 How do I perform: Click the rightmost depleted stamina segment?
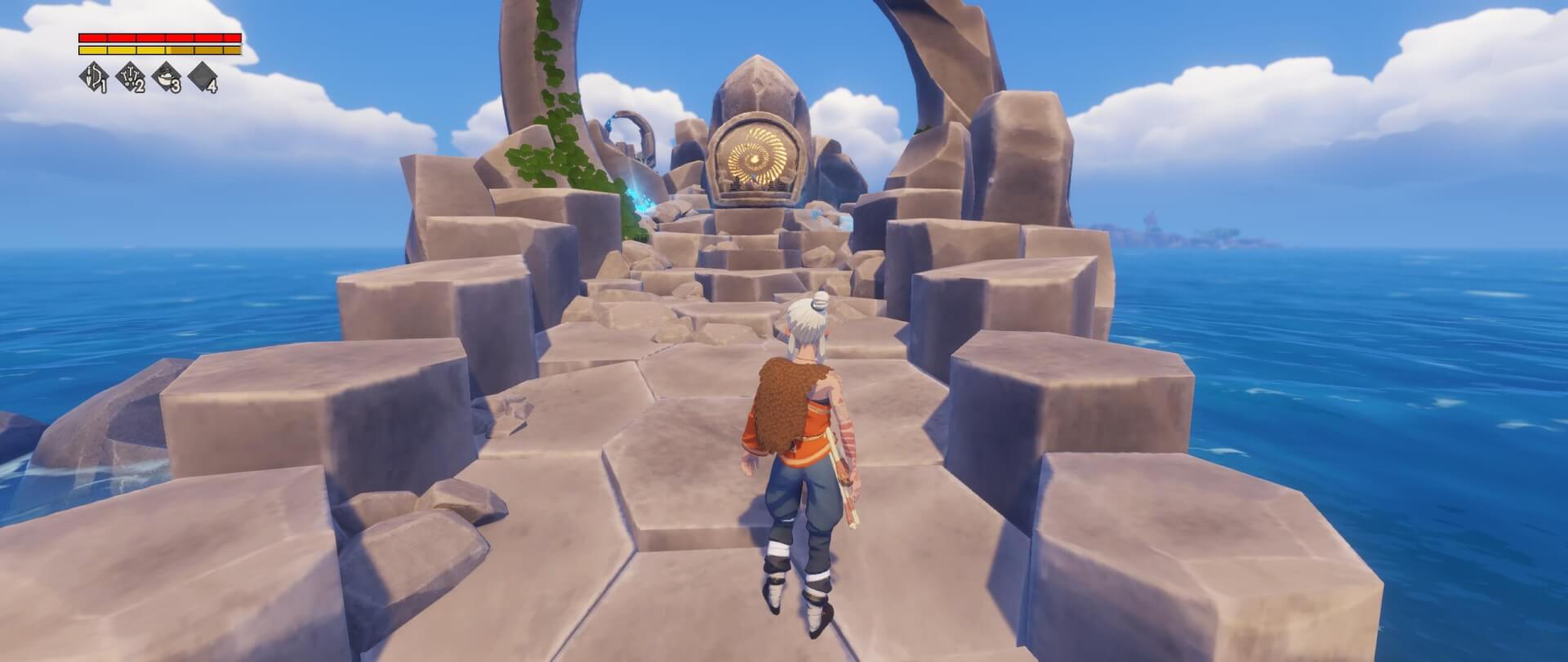pyautogui.click(x=231, y=50)
